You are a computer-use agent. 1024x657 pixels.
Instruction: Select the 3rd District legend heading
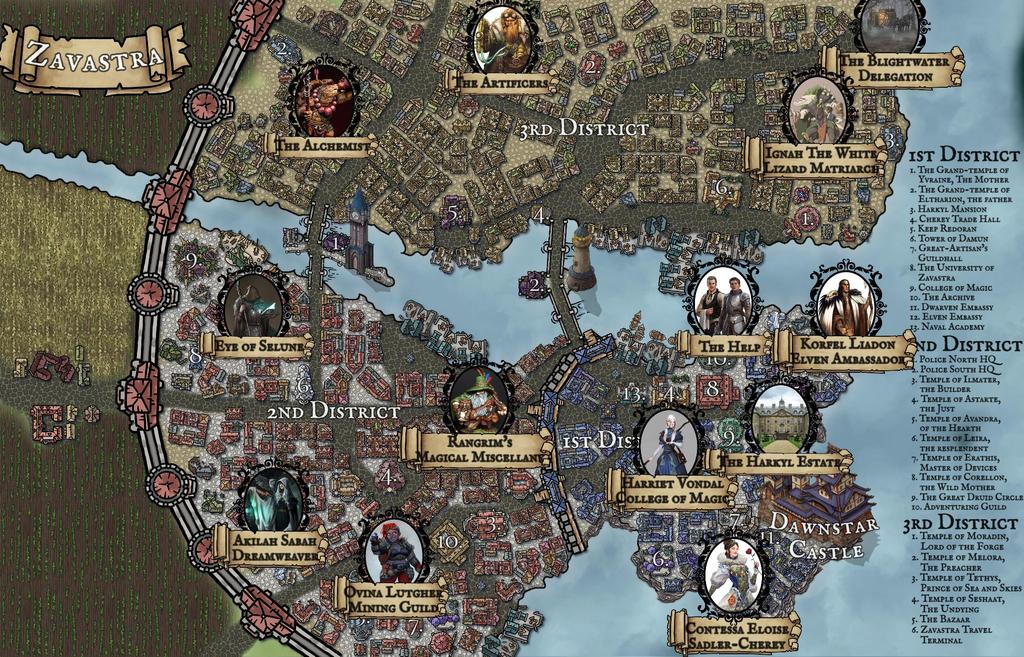coord(961,524)
